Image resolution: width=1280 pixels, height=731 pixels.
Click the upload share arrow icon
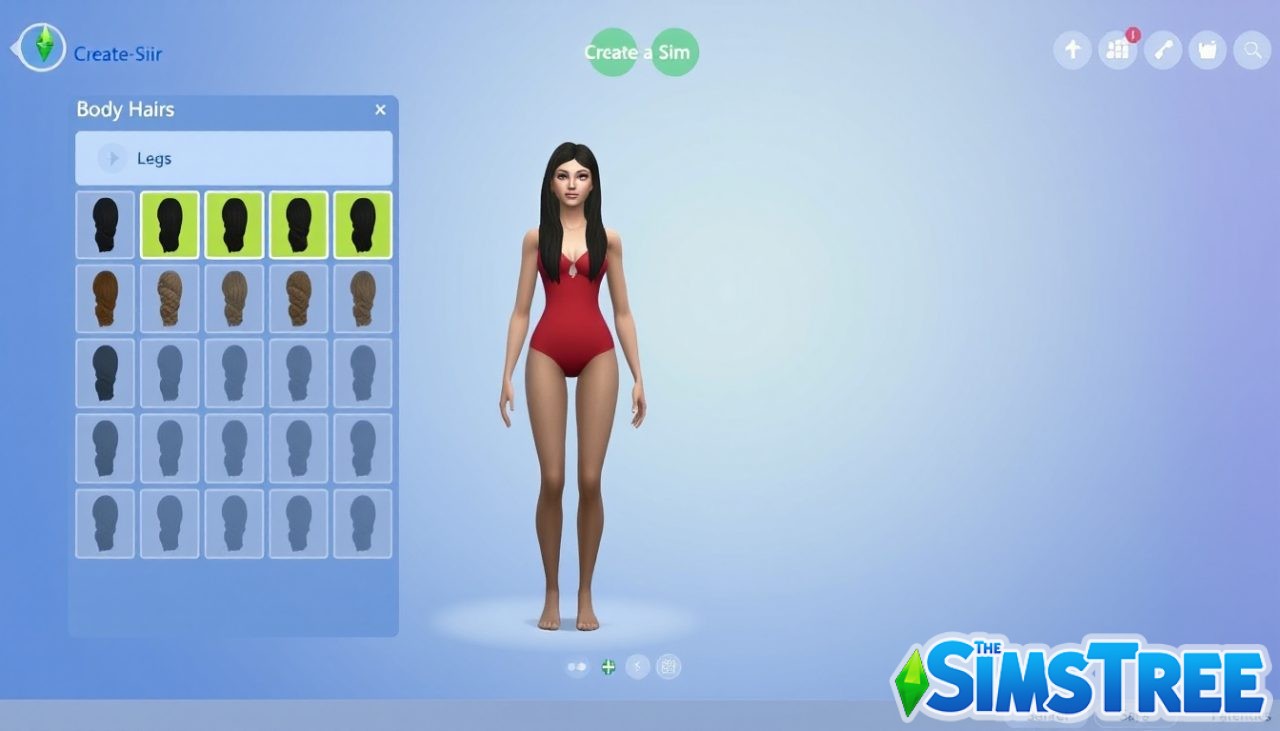click(1072, 49)
